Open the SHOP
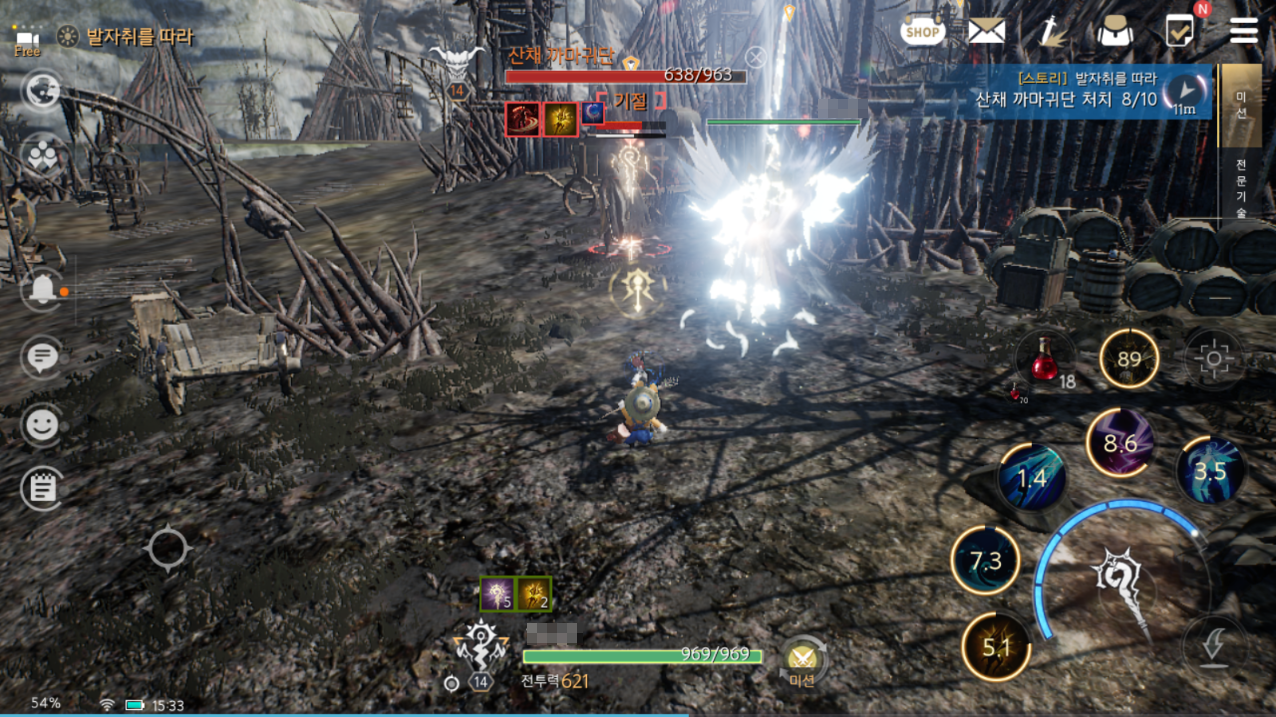Image resolution: width=1276 pixels, height=717 pixels. click(922, 31)
